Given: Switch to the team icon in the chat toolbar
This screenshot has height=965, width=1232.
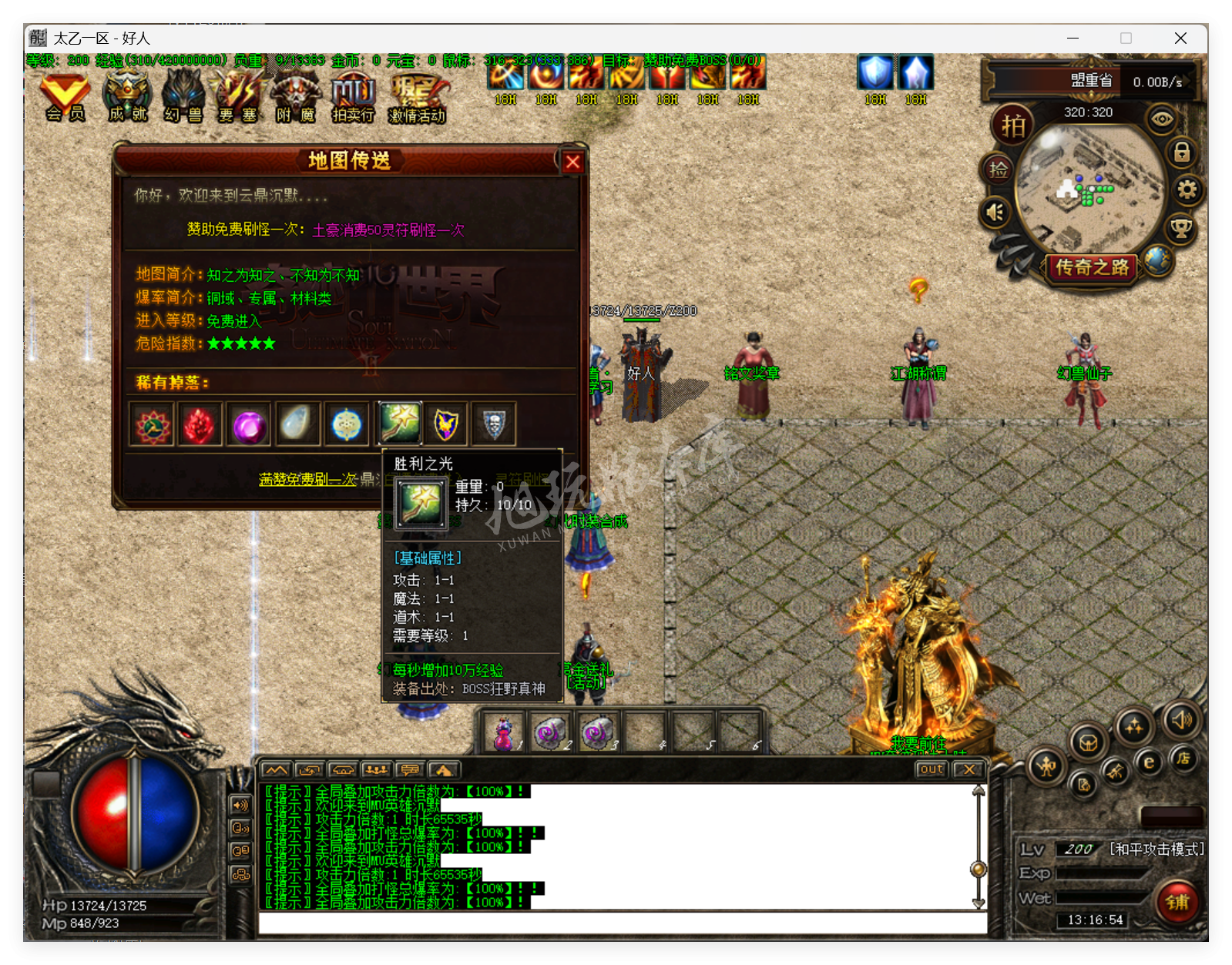Looking at the screenshot, I should (375, 769).
